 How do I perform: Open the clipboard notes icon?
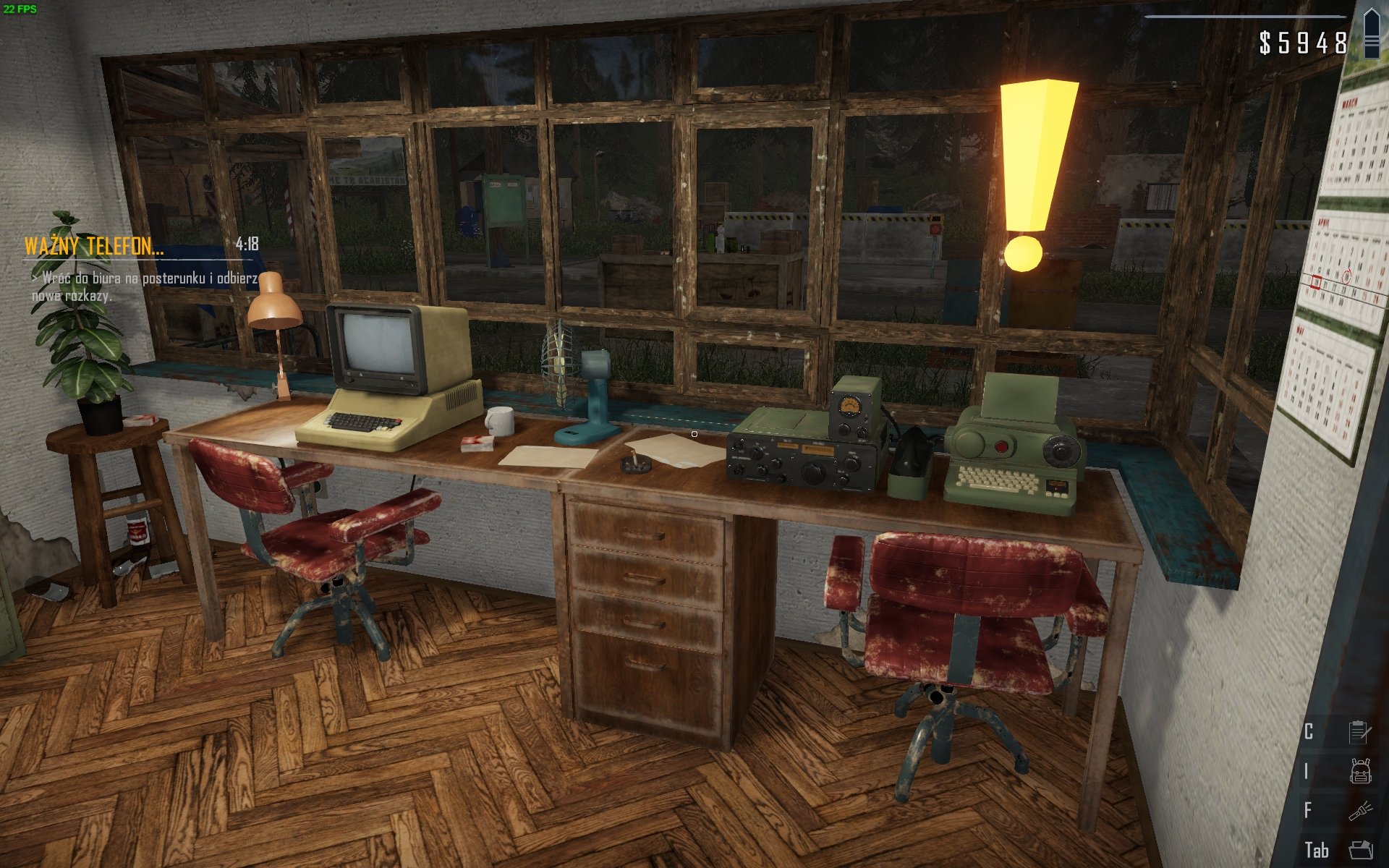coord(1360,732)
